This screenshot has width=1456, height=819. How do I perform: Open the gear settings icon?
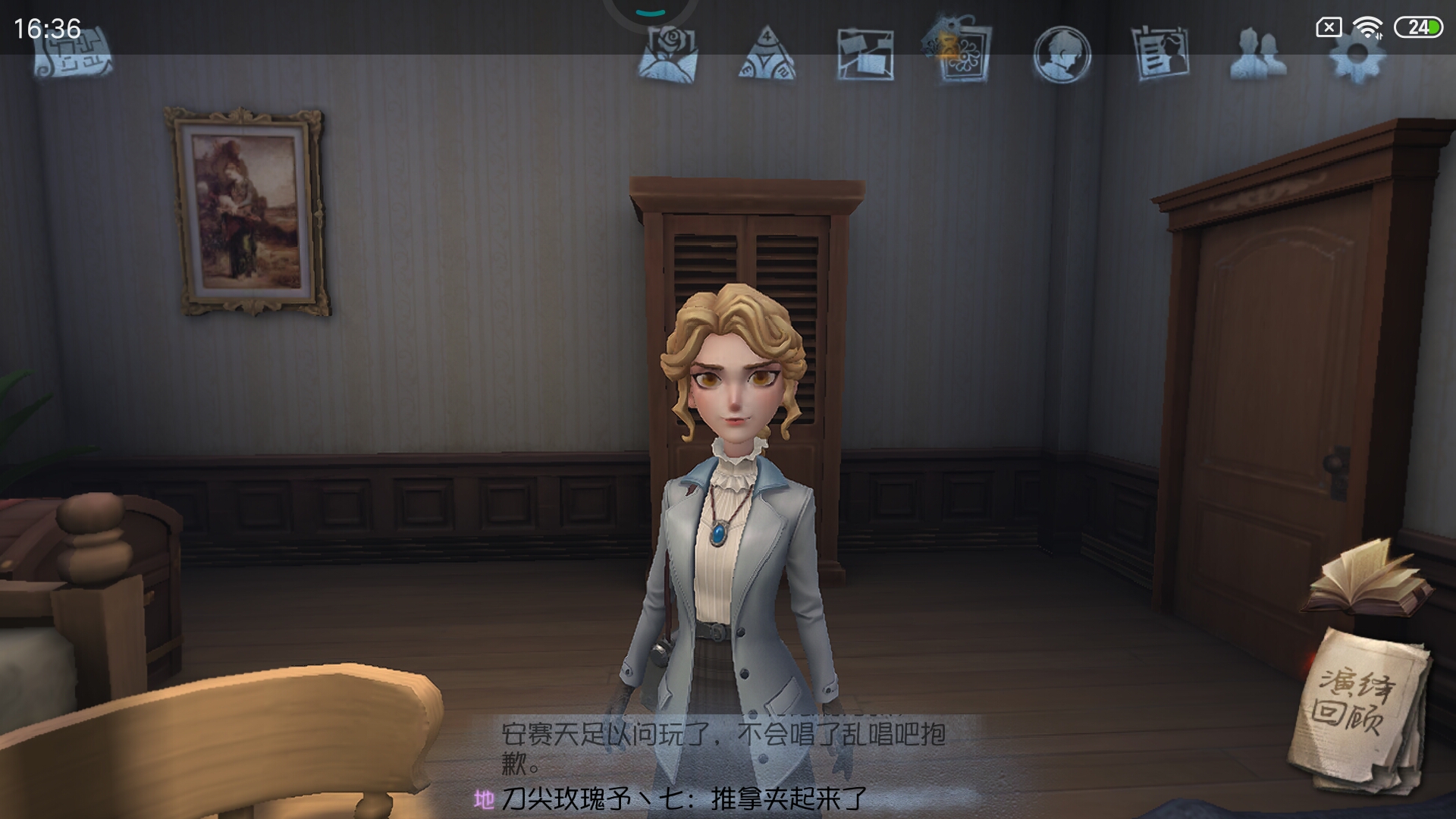[x=1357, y=55]
